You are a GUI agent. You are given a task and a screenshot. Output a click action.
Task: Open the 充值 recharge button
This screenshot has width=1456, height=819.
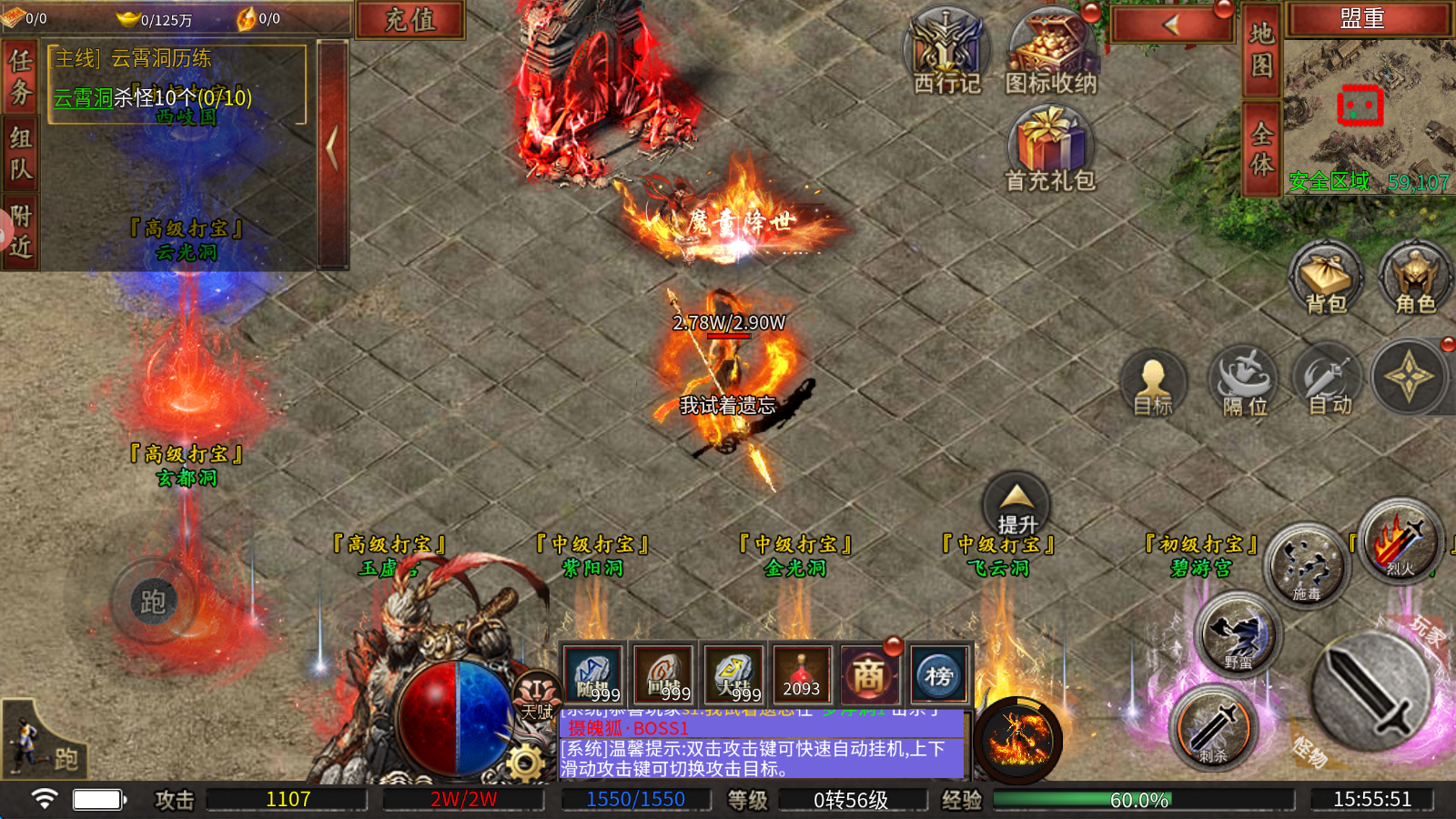point(409,19)
